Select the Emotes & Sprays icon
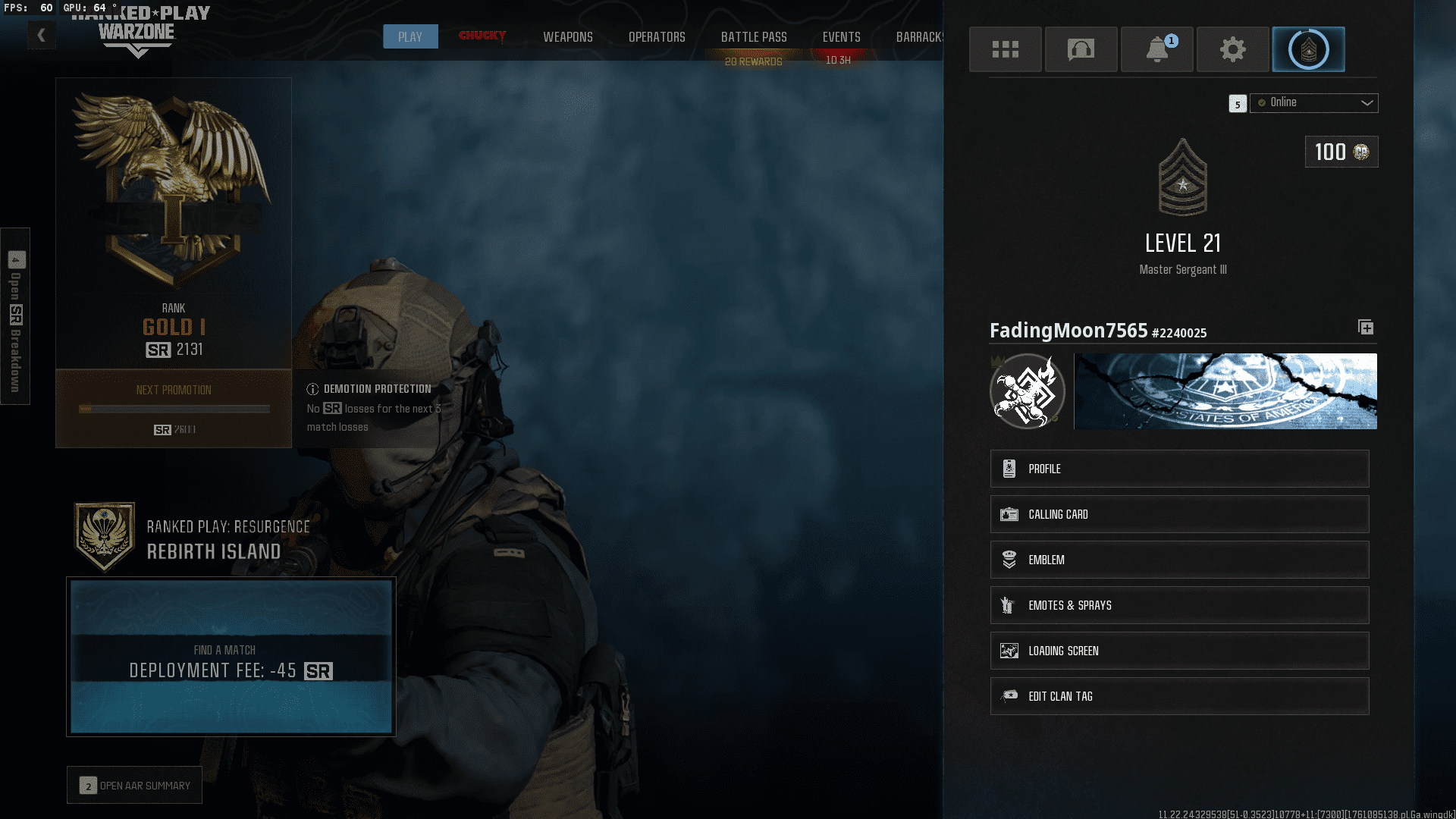The width and height of the screenshot is (1456, 819). click(x=1008, y=605)
